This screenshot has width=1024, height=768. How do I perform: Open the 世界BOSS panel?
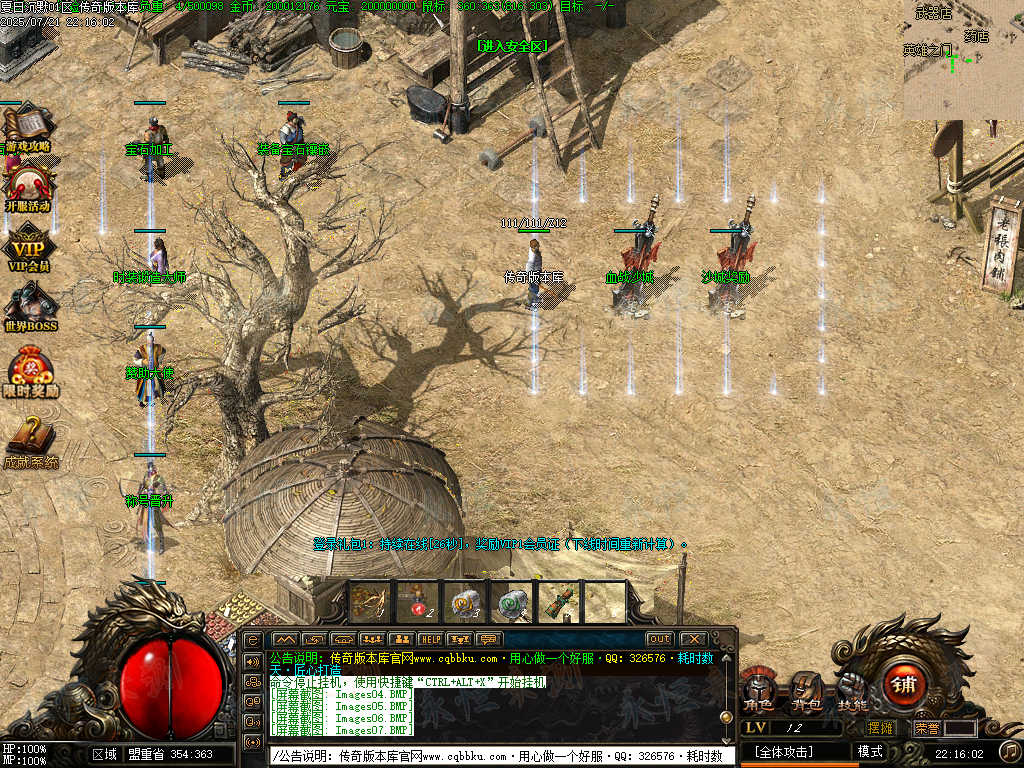click(x=30, y=306)
